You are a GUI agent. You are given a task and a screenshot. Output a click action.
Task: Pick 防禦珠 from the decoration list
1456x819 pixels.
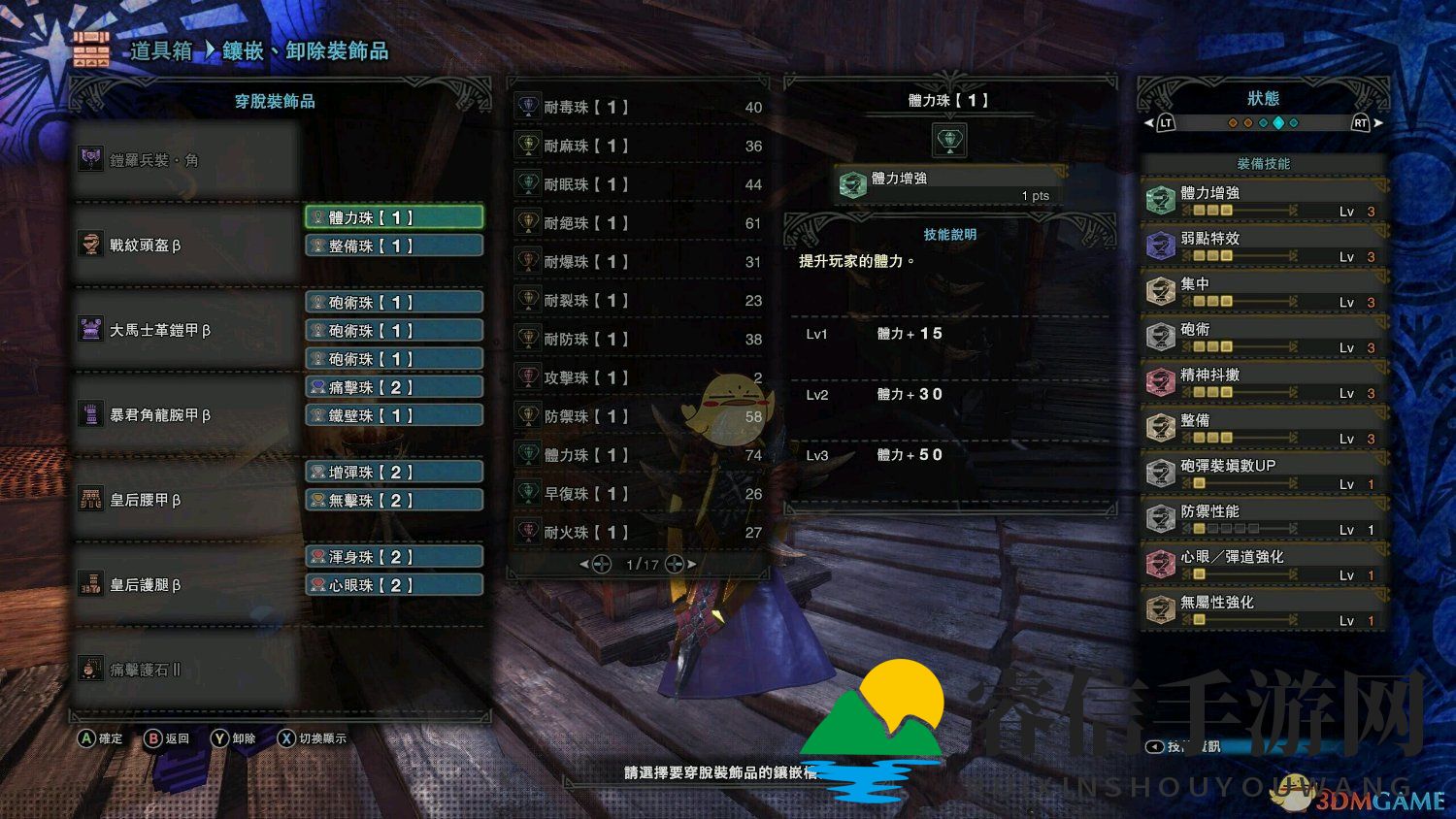(638, 416)
